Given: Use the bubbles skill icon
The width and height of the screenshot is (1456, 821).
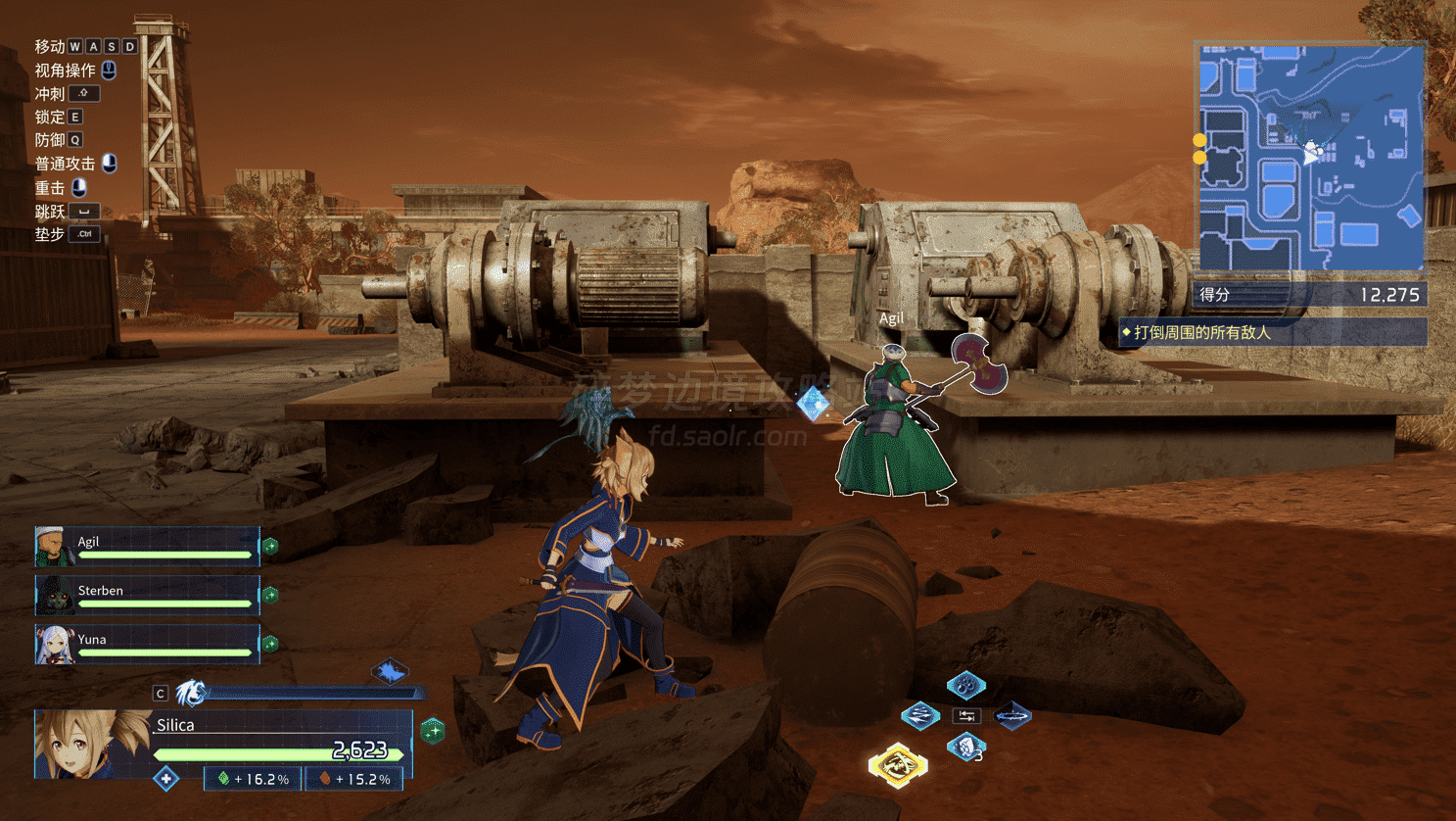Looking at the screenshot, I should point(965,685).
